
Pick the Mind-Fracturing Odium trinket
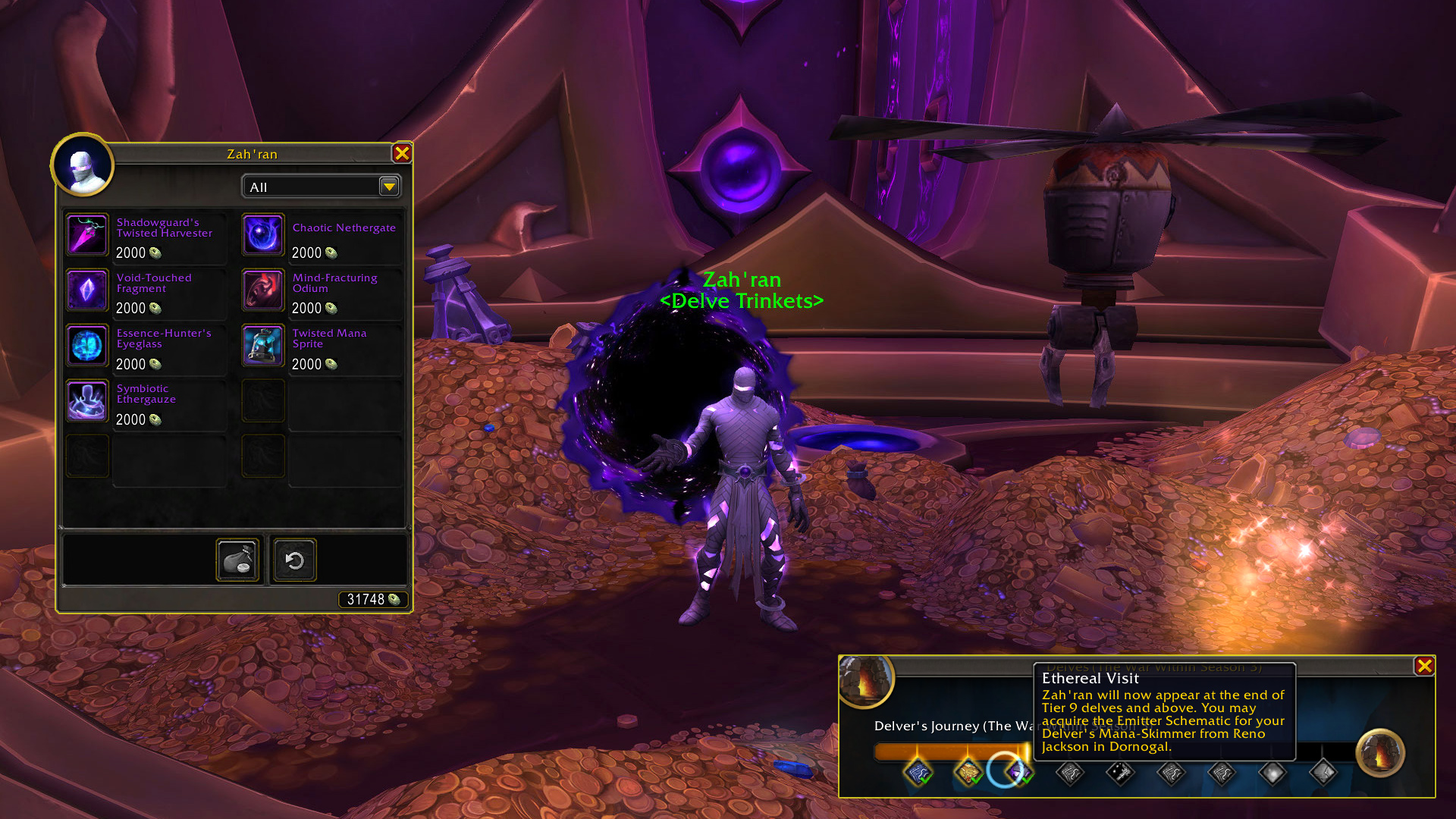(x=263, y=290)
